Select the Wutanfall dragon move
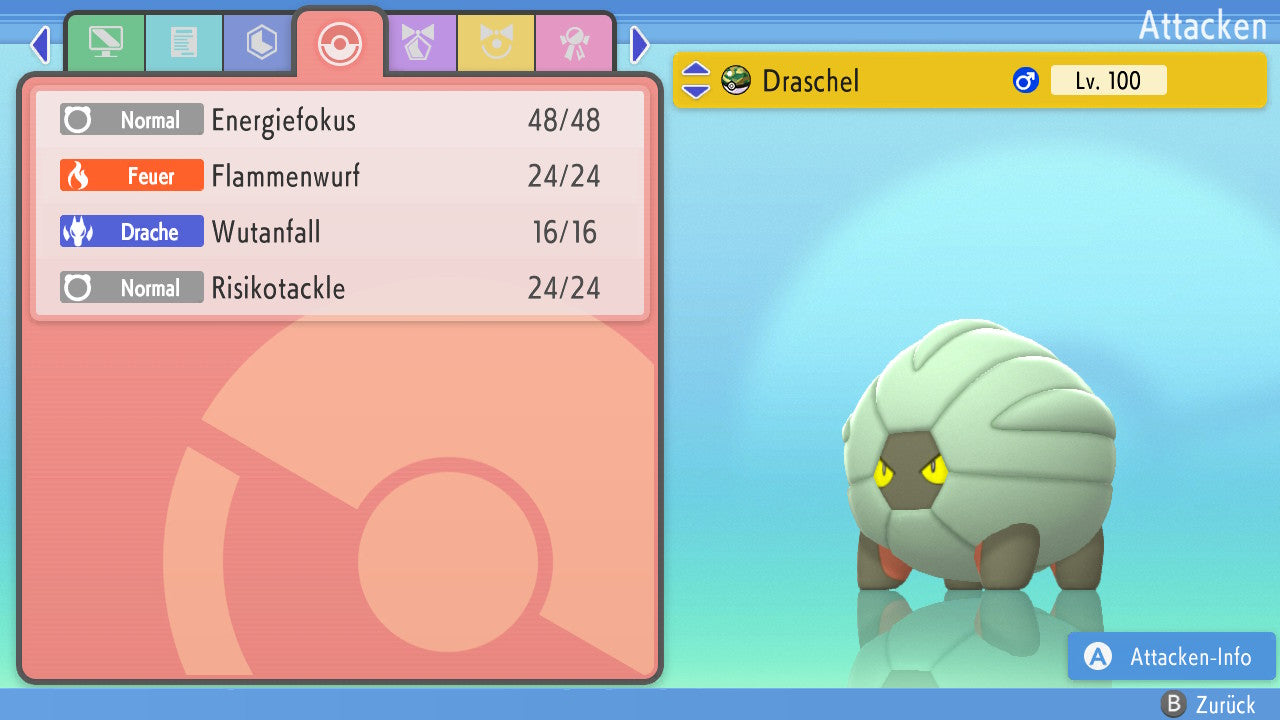The height and width of the screenshot is (720, 1280). click(340, 233)
